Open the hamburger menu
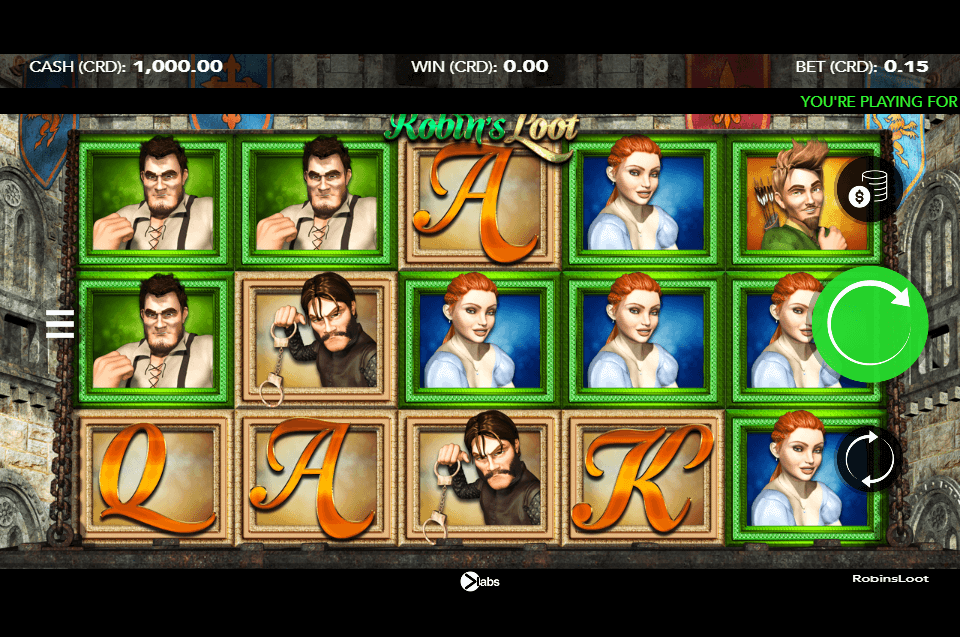 pos(60,323)
